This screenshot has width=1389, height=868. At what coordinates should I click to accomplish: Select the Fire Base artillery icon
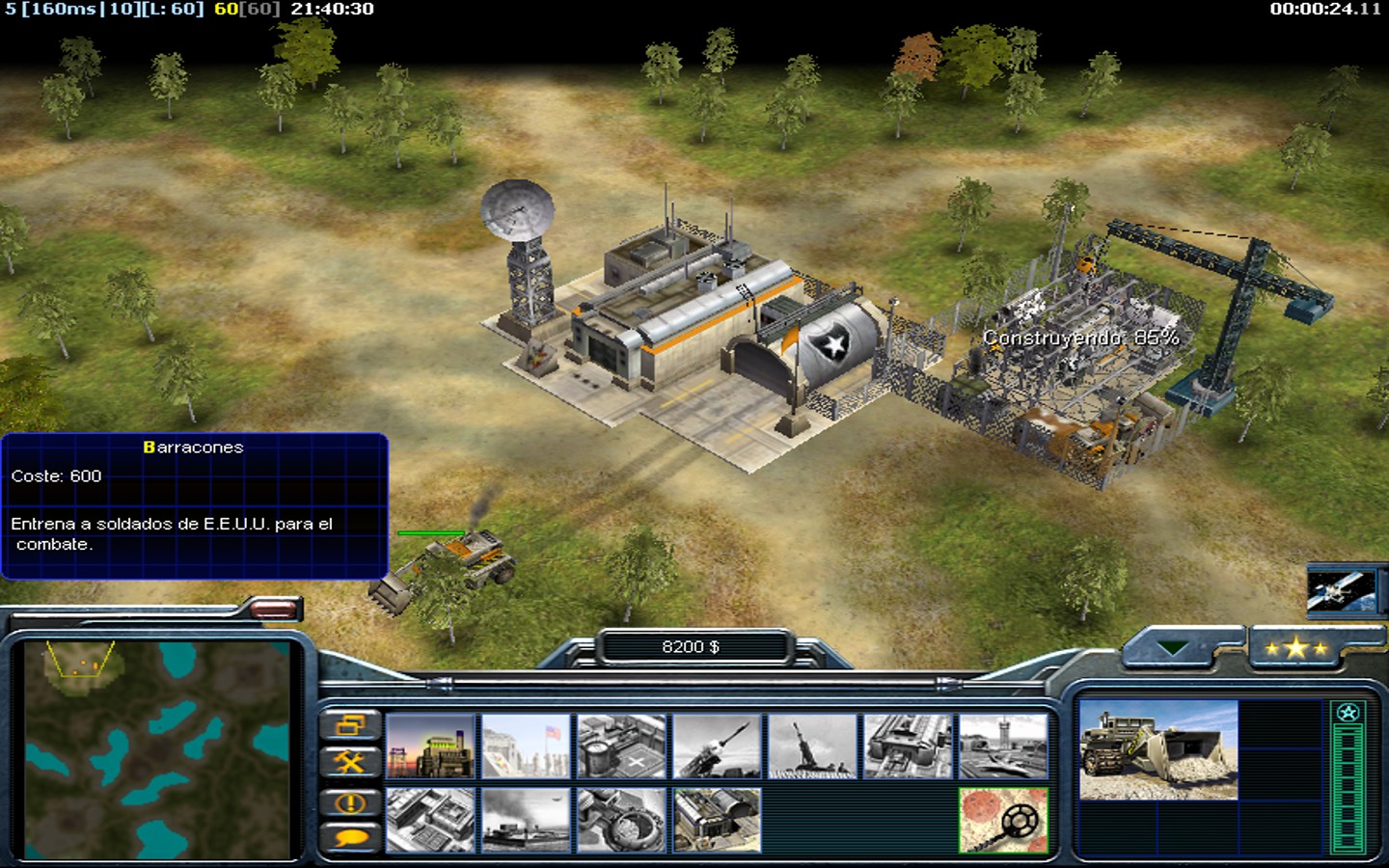tap(812, 746)
